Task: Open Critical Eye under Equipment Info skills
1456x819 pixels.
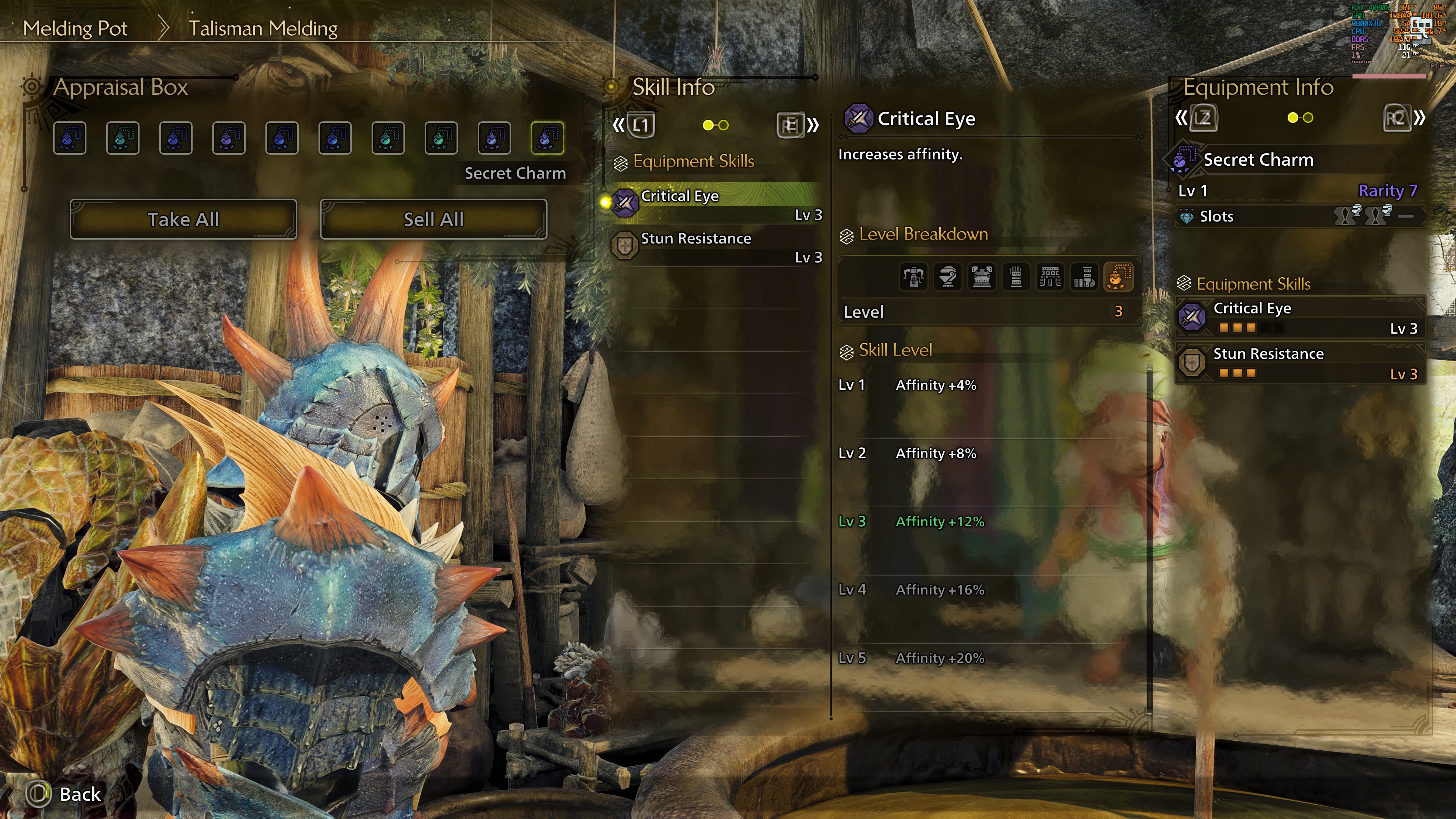Action: point(1300,318)
